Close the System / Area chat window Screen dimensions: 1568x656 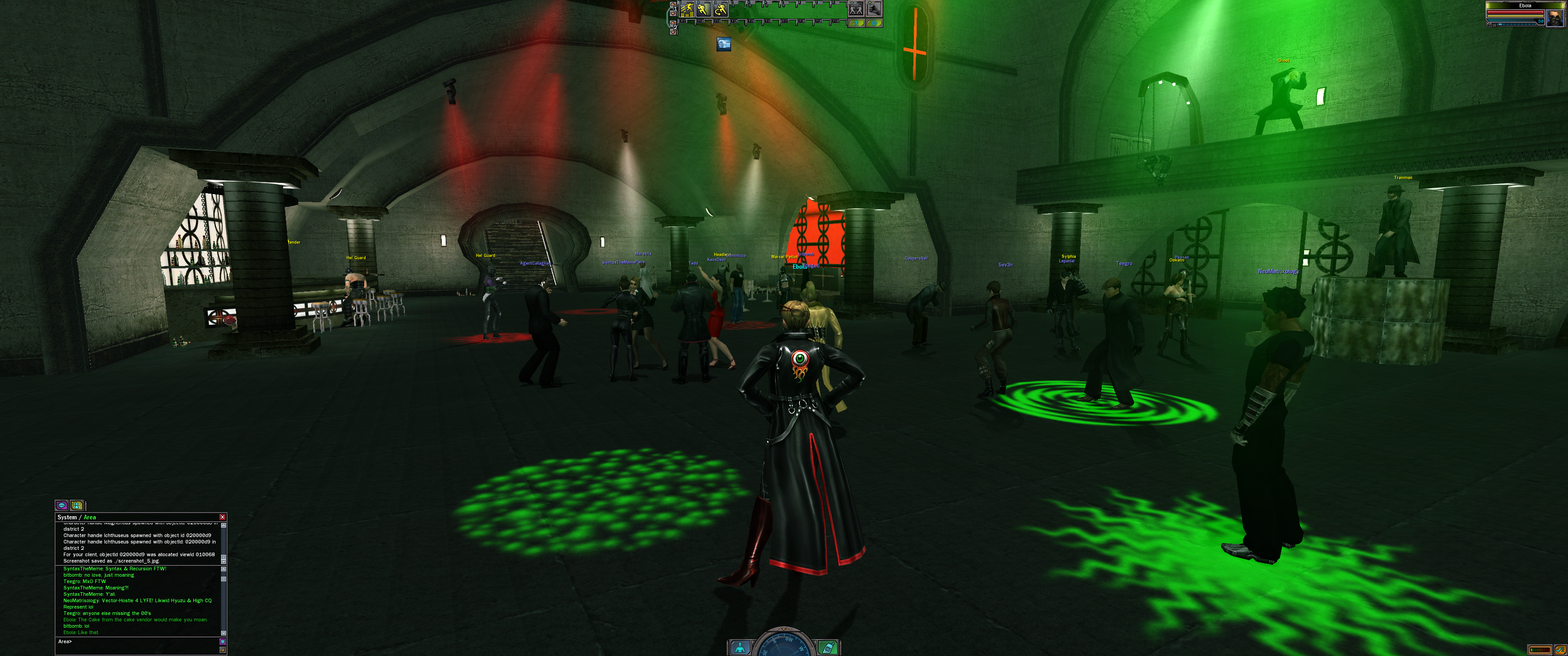(x=222, y=517)
